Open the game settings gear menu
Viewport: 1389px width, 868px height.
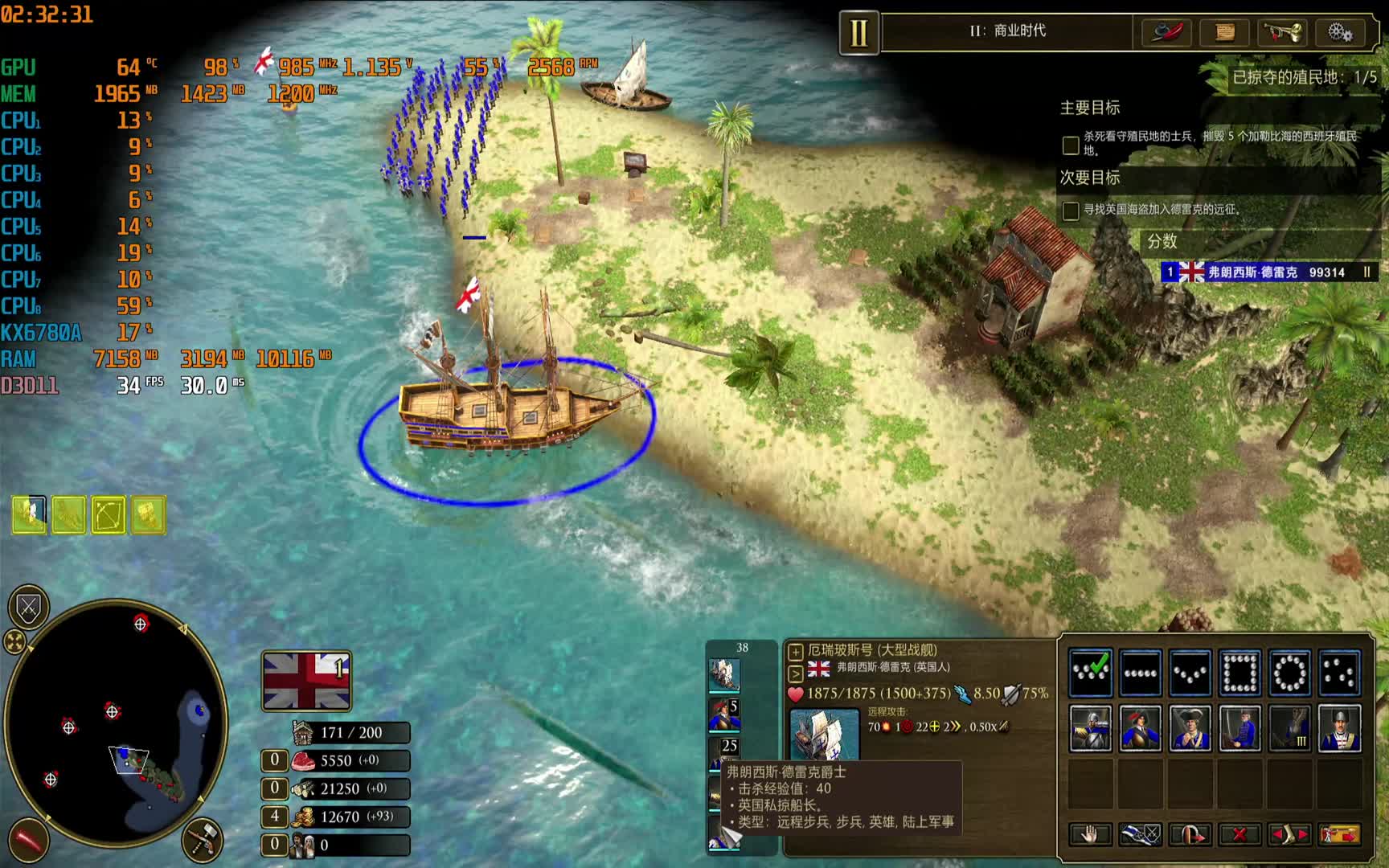pos(1340,33)
